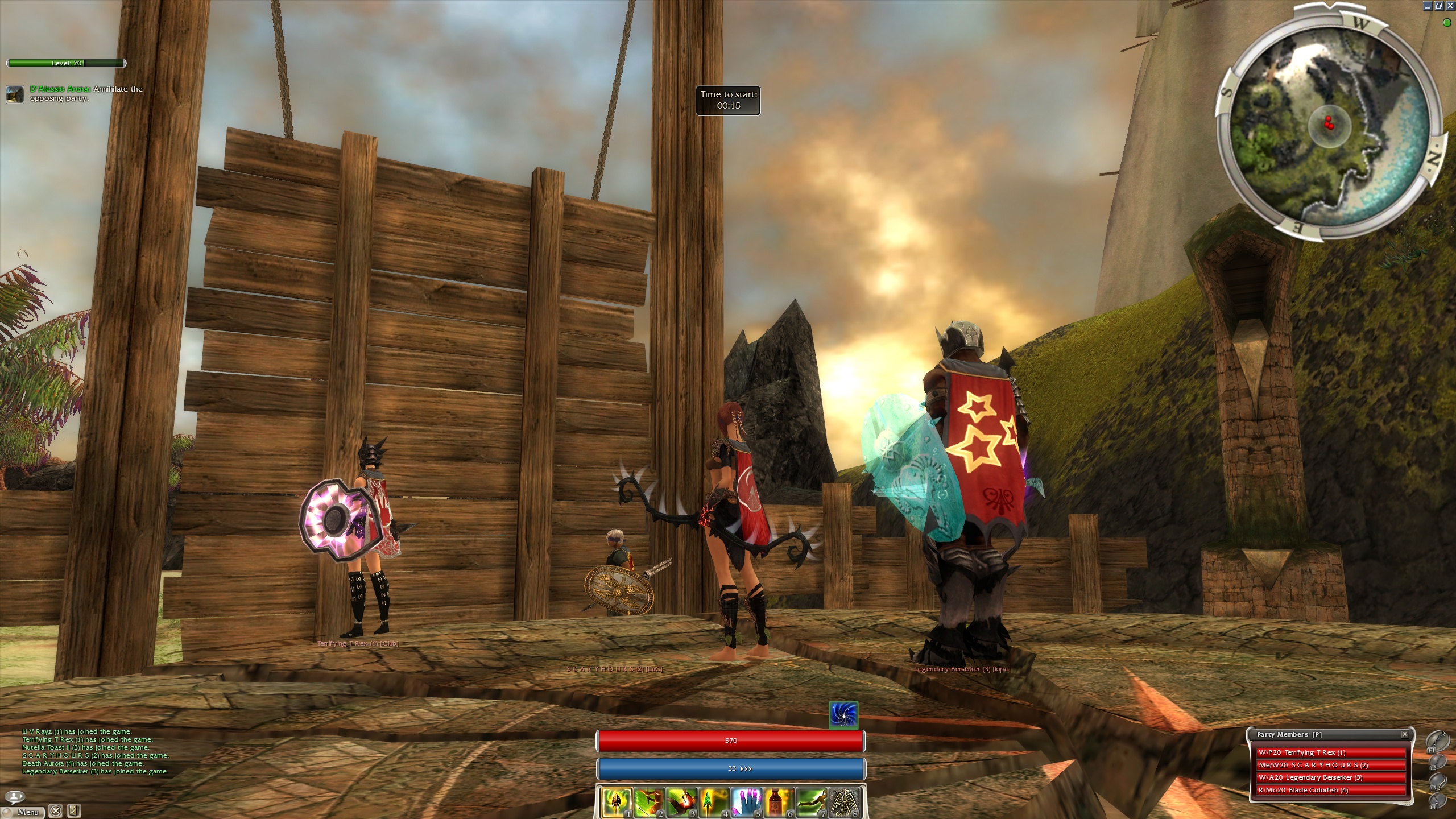Activate skill 4 green arrow
Image resolution: width=1456 pixels, height=819 pixels.
pyautogui.click(x=714, y=802)
